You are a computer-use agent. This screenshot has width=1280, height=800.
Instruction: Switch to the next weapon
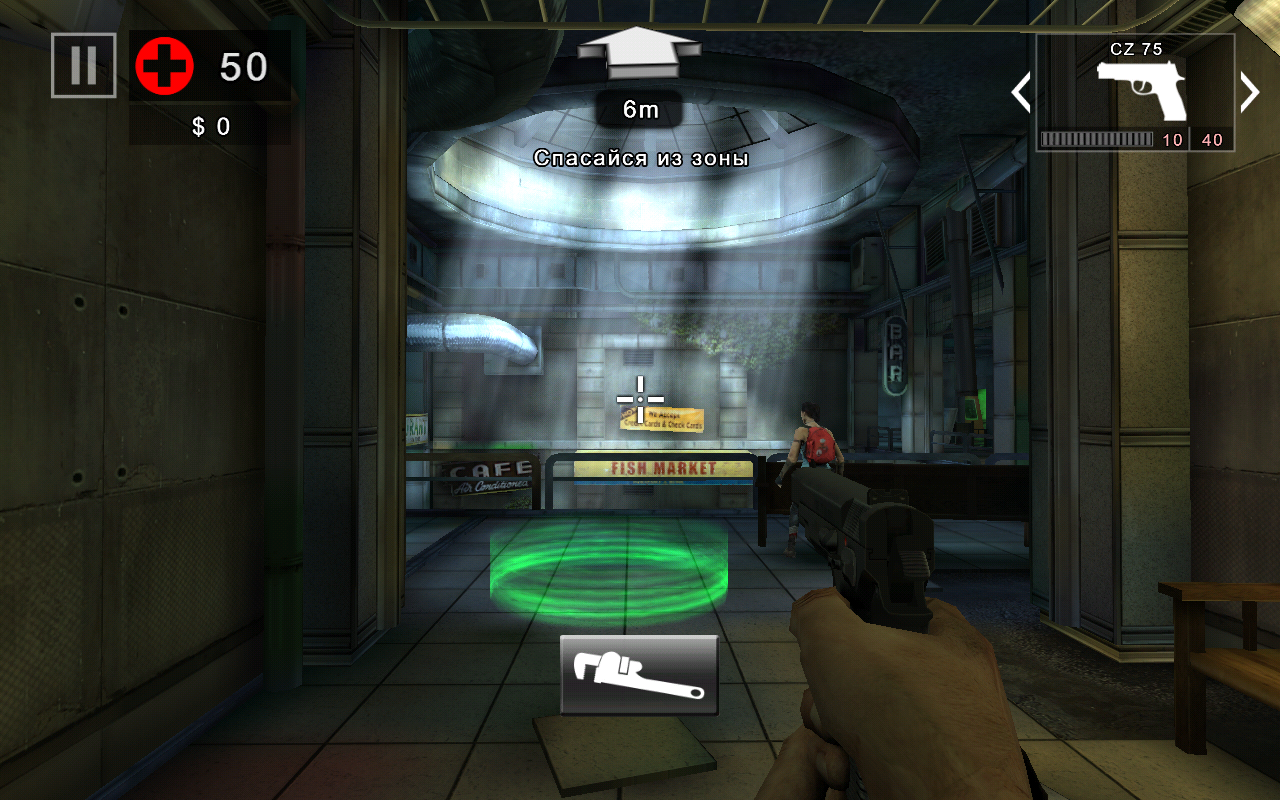1249,92
